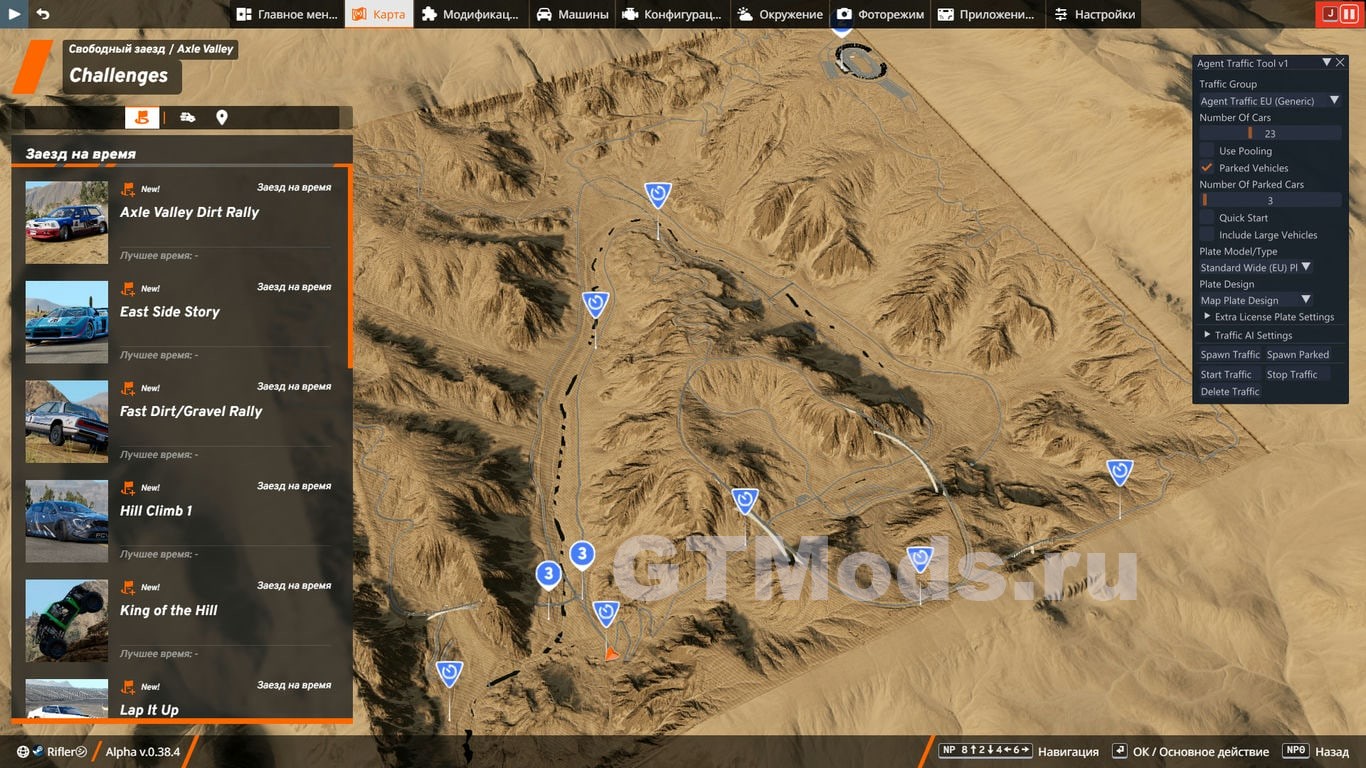Close the Agent Traffic Tool window
This screenshot has height=768, width=1366.
(1341, 63)
